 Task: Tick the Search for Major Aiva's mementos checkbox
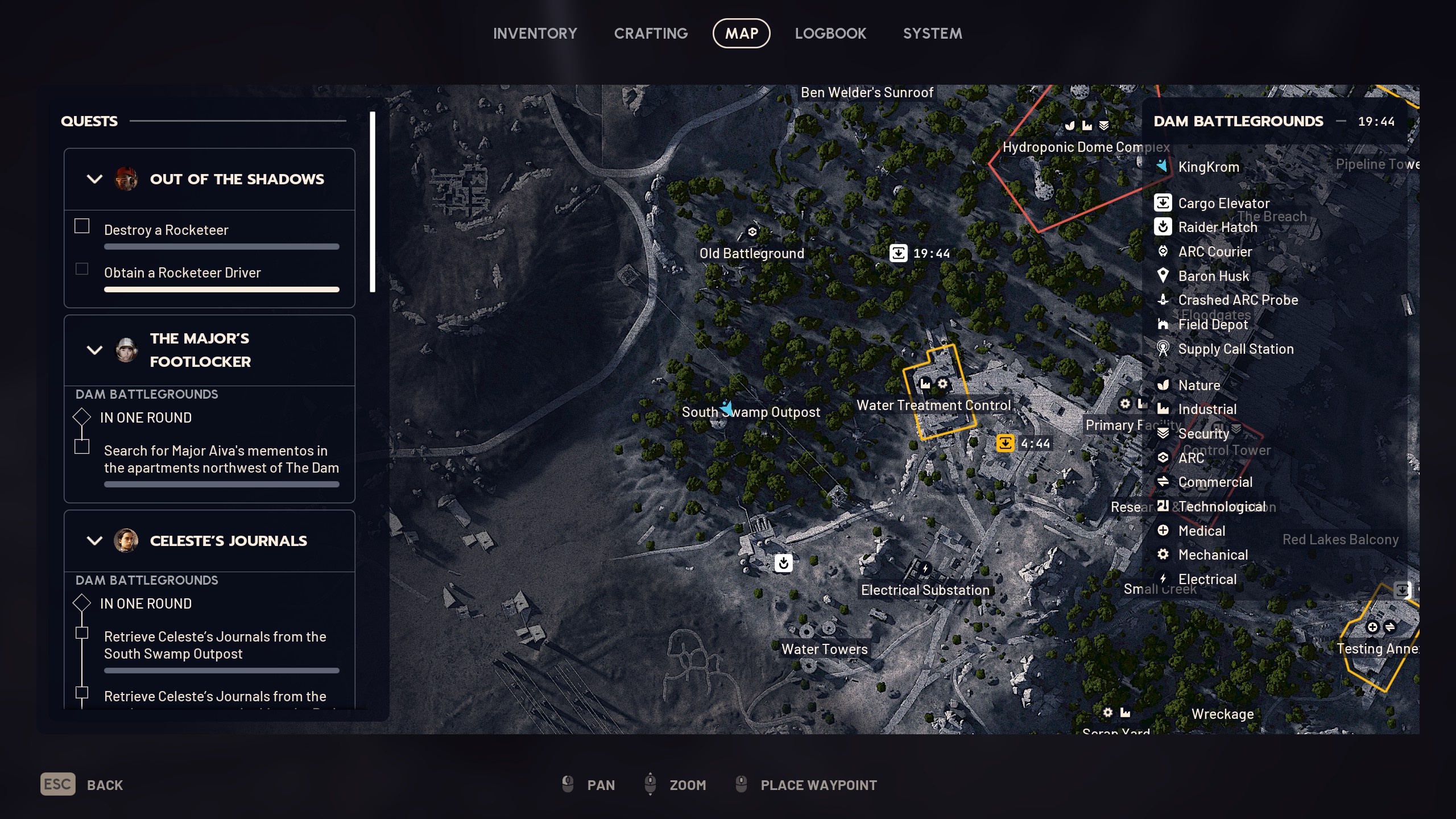[81, 447]
